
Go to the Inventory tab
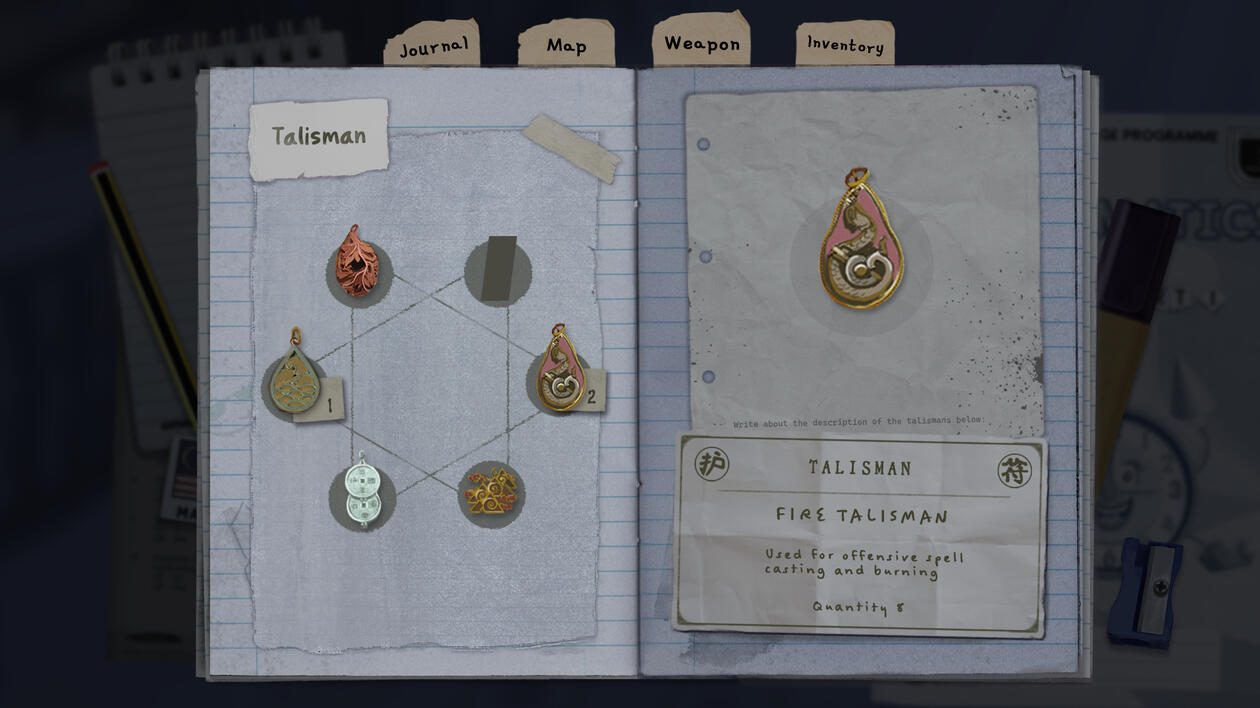tap(845, 45)
